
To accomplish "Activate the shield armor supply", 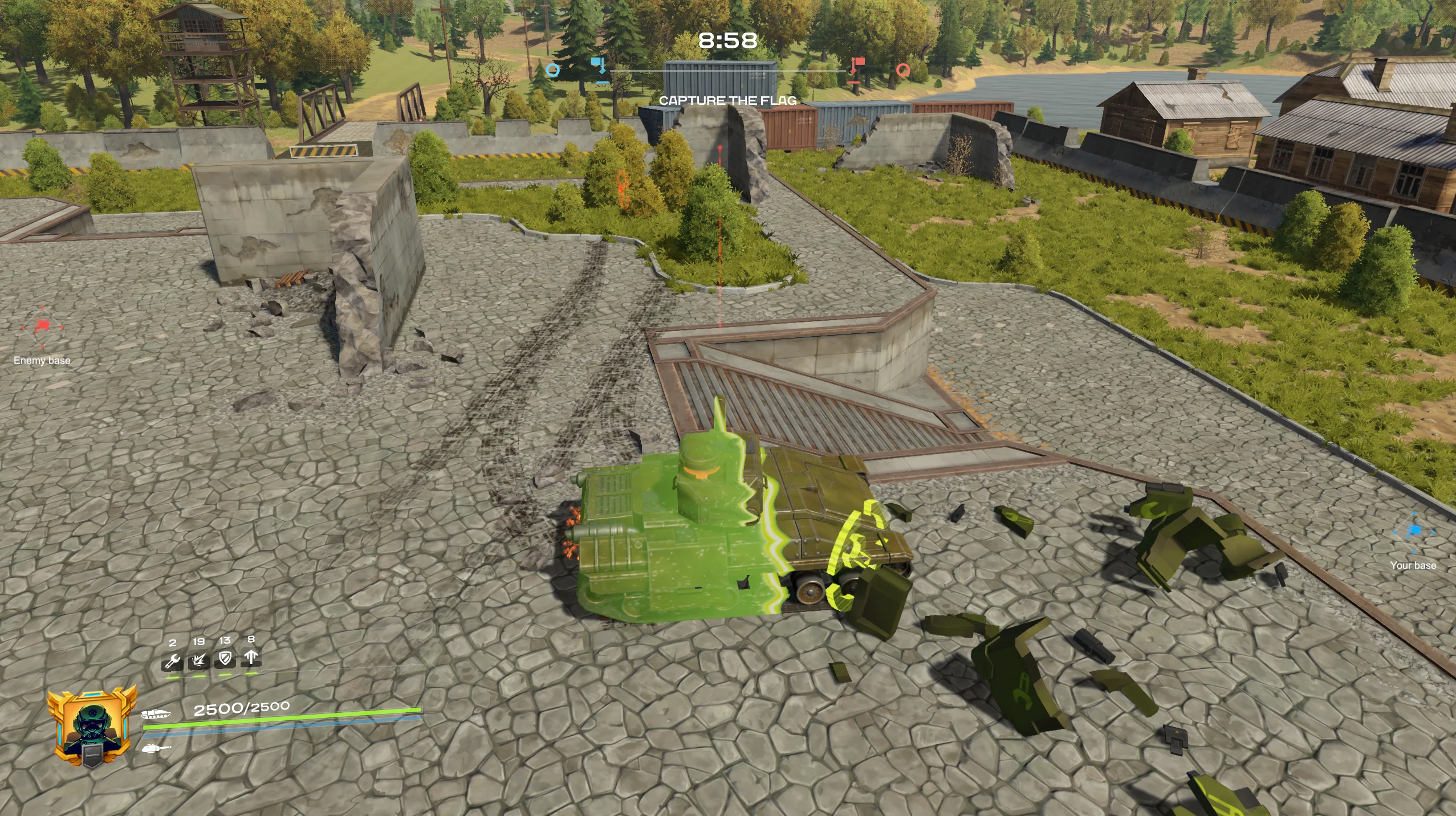I will tap(225, 659).
